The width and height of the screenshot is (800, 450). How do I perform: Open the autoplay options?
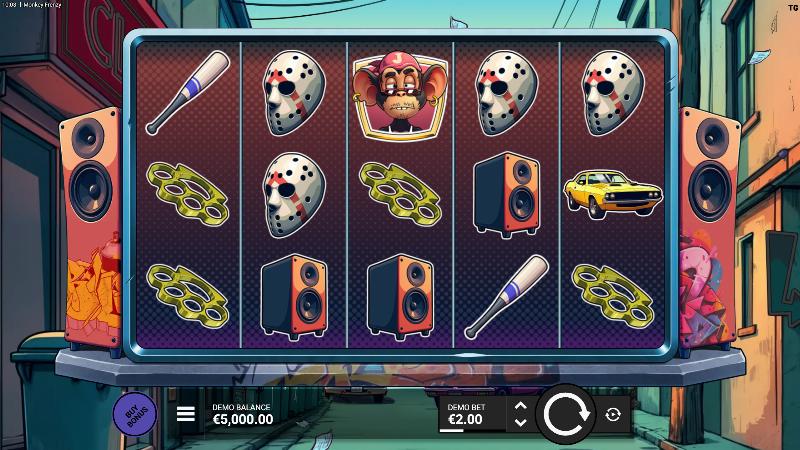click(x=613, y=414)
